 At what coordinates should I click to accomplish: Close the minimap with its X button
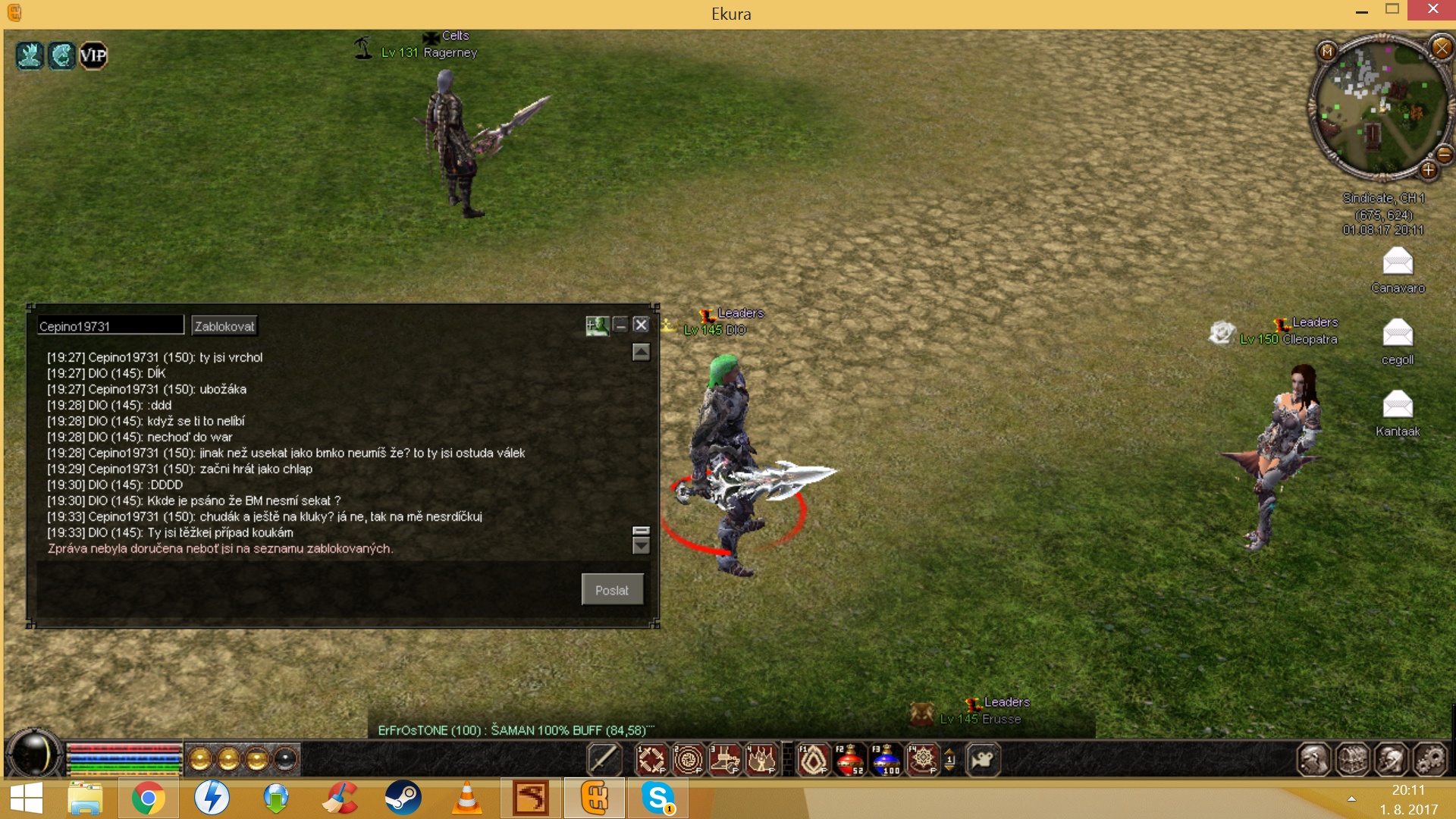click(x=1441, y=49)
